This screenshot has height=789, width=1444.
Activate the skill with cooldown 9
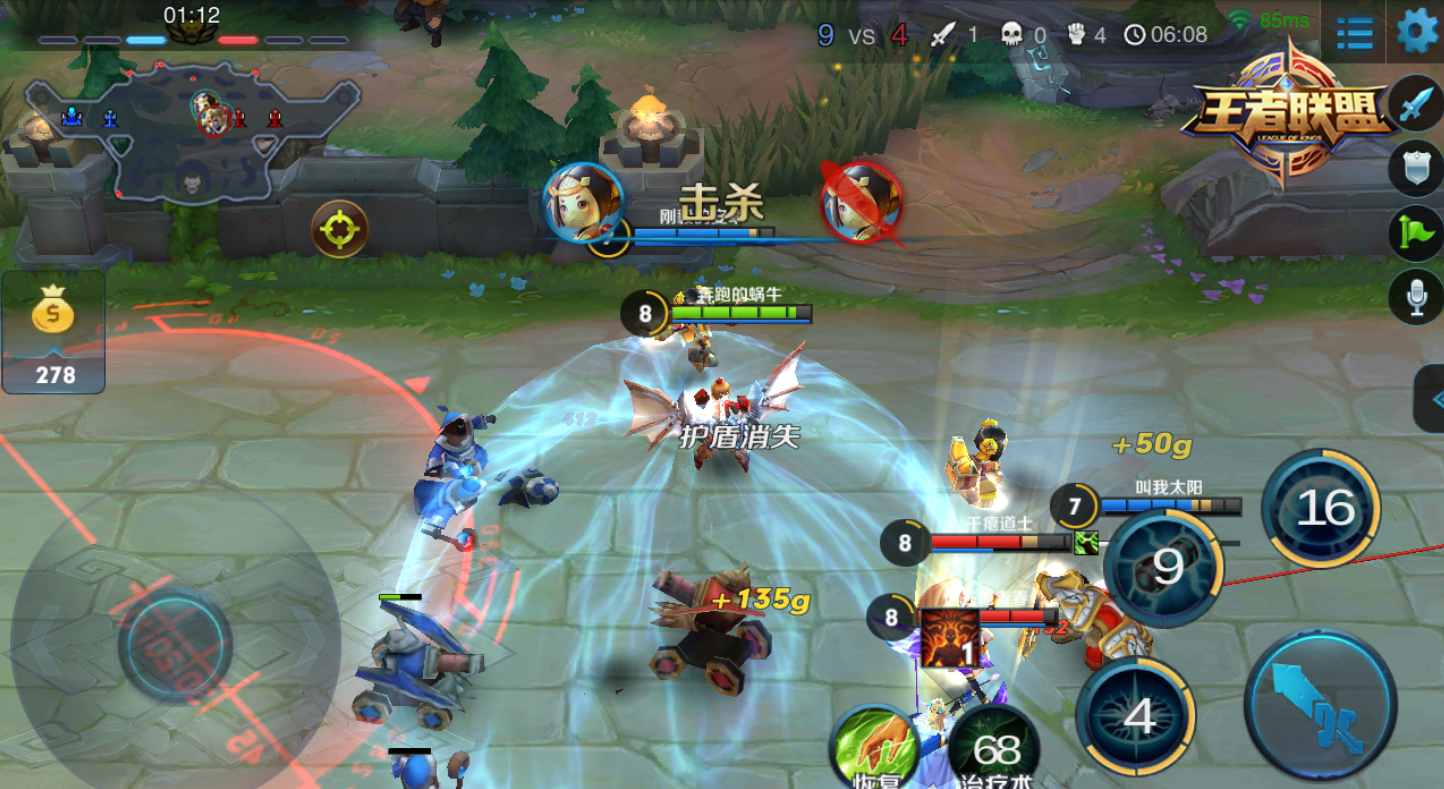tap(1165, 568)
